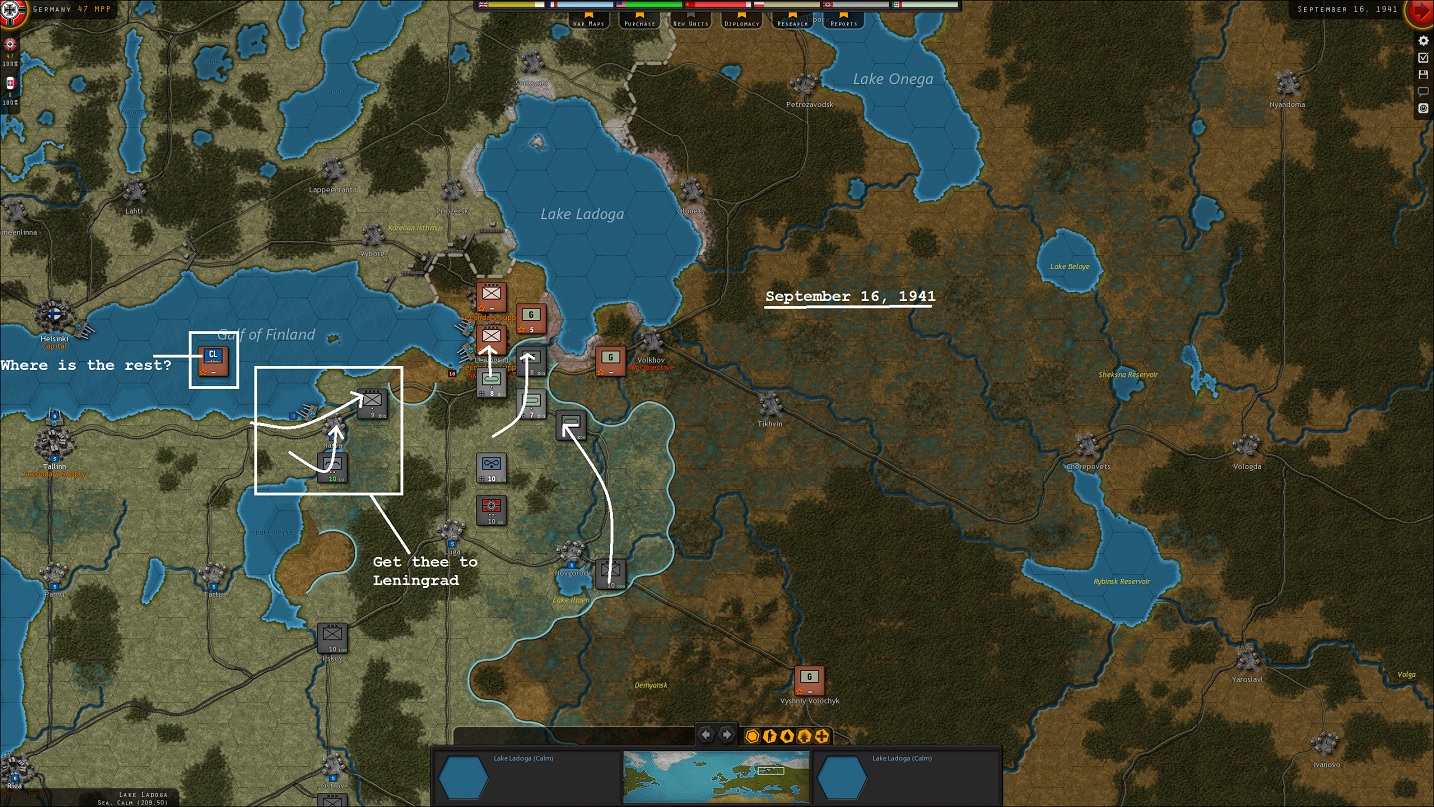Toggle the water drop weather display filter
This screenshot has width=1434, height=807.
(788, 734)
